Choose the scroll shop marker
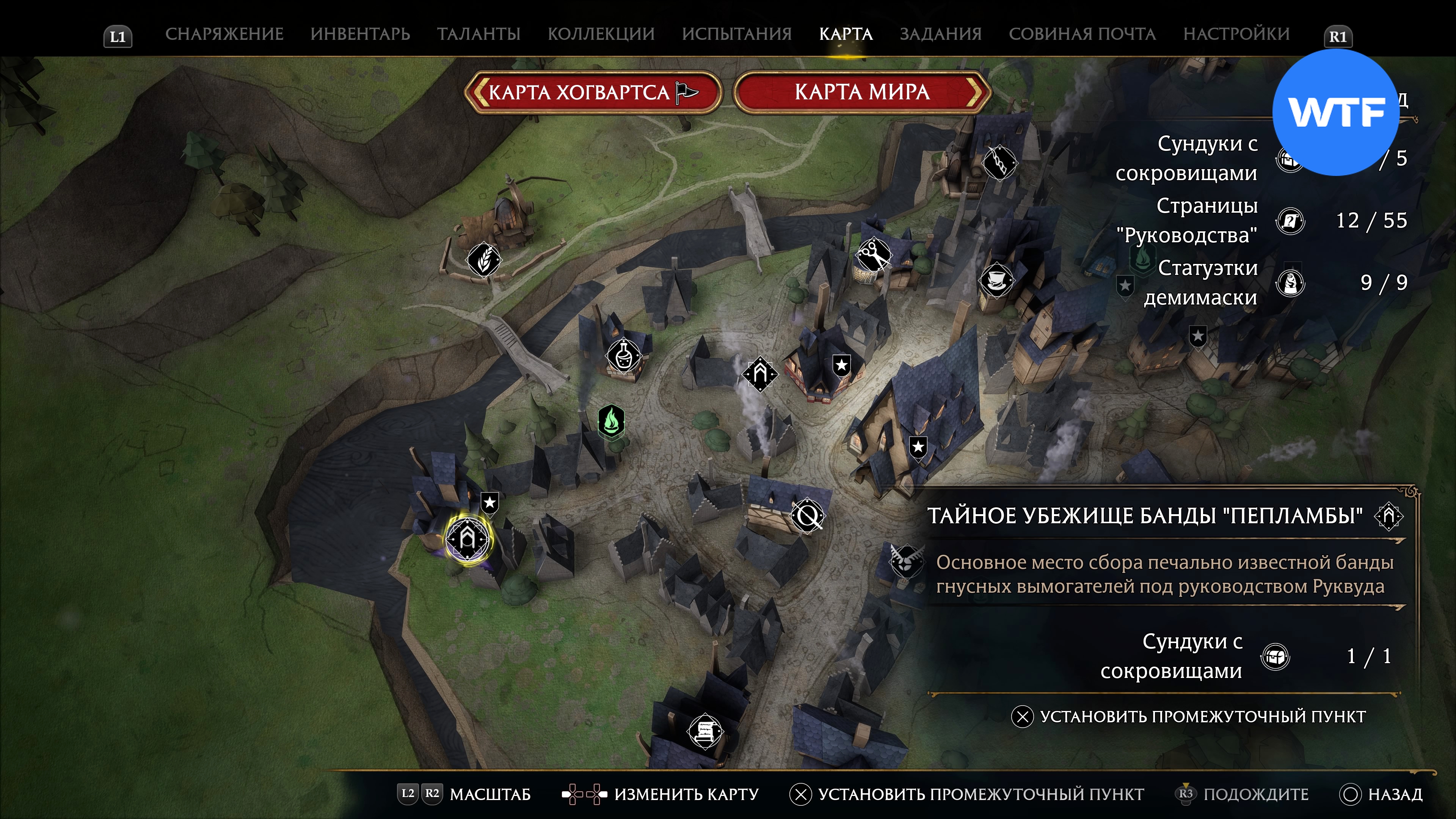The height and width of the screenshot is (819, 1456). tap(705, 731)
